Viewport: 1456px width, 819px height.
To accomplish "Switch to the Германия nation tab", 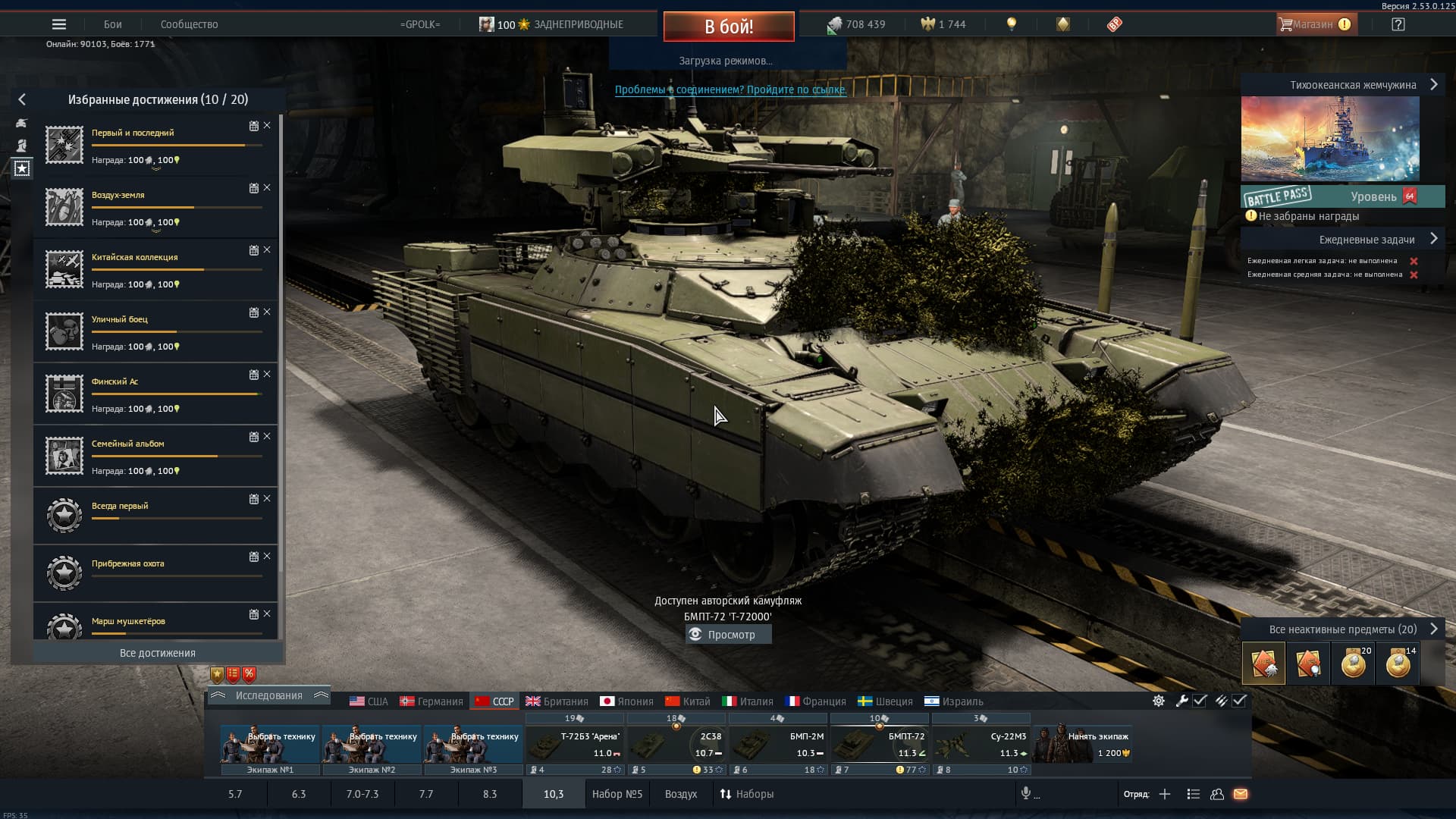I will click(x=431, y=701).
